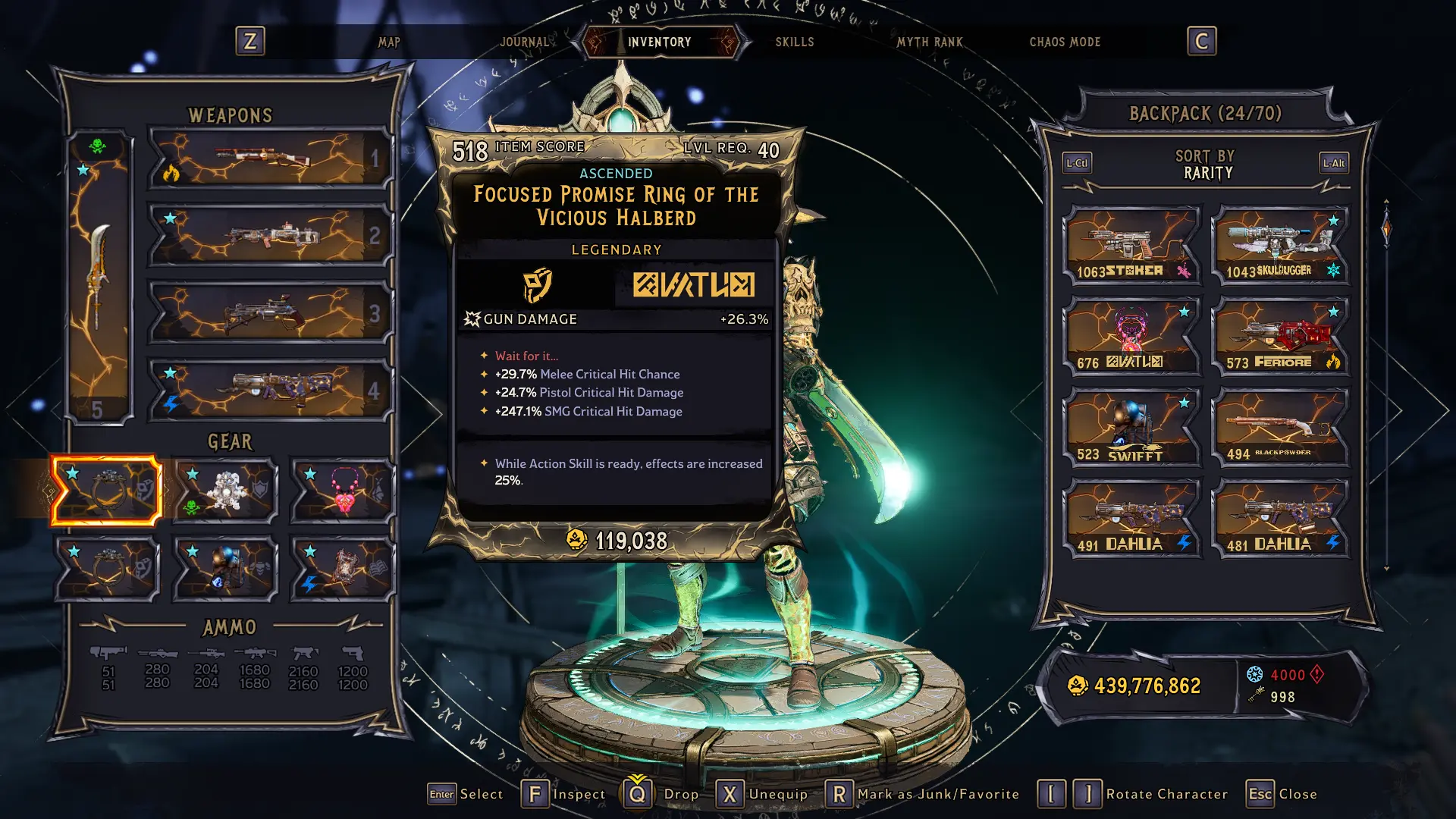Go to the Chaos Mode tab
Viewport: 1456px width, 819px height.
coord(1064,42)
